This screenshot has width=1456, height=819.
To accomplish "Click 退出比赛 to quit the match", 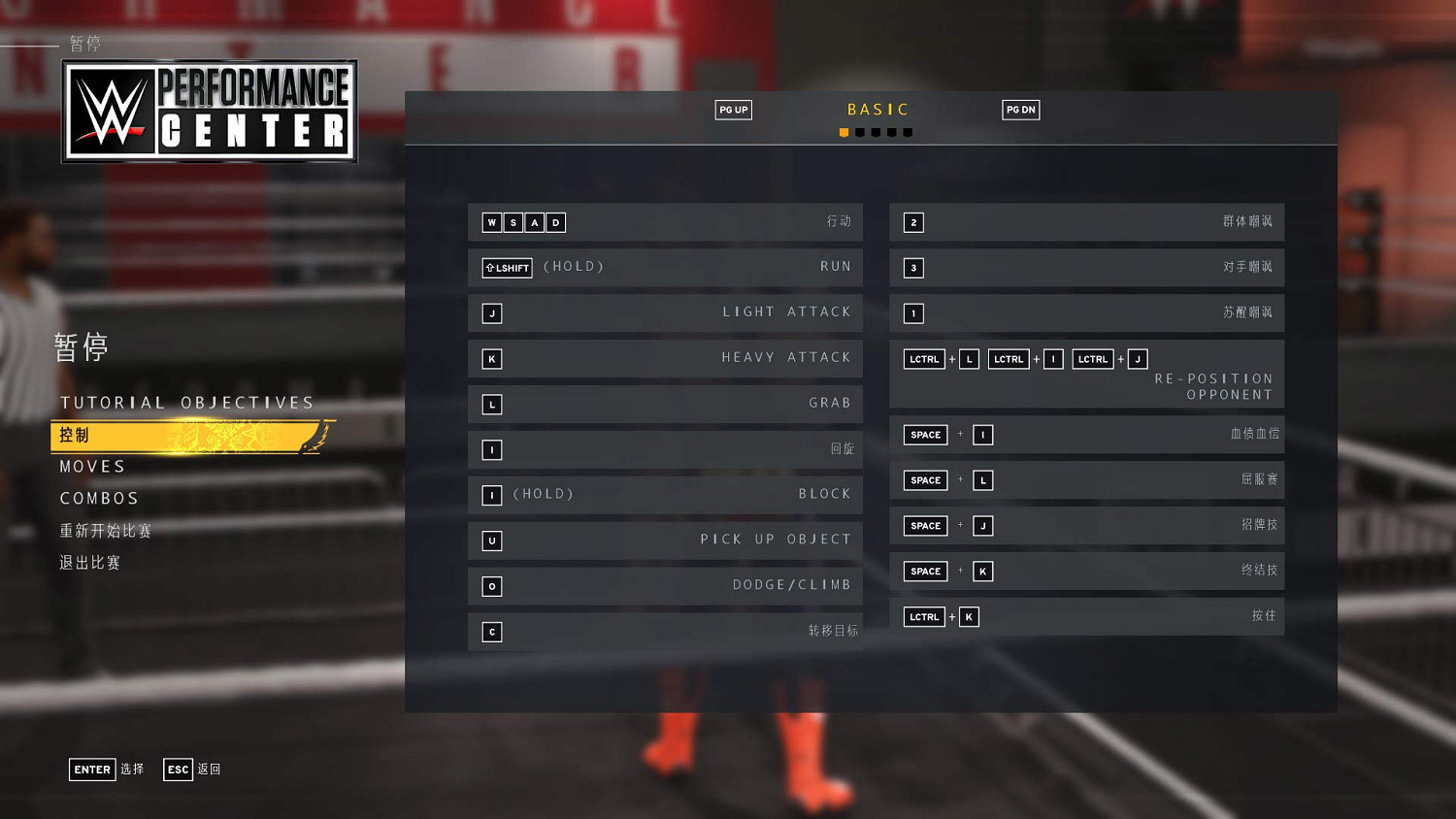I will point(89,562).
